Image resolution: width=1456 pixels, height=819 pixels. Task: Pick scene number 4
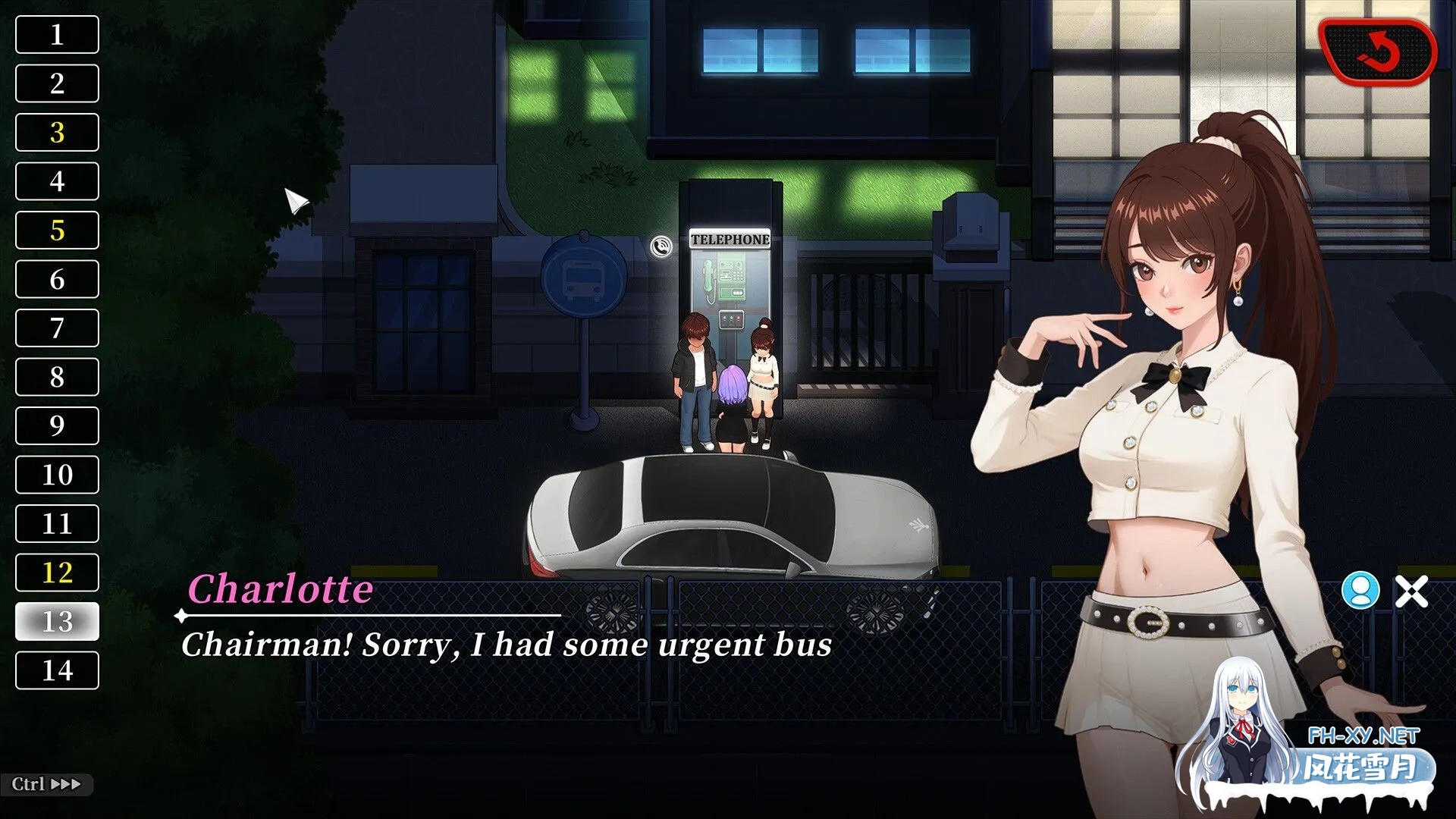[x=57, y=181]
